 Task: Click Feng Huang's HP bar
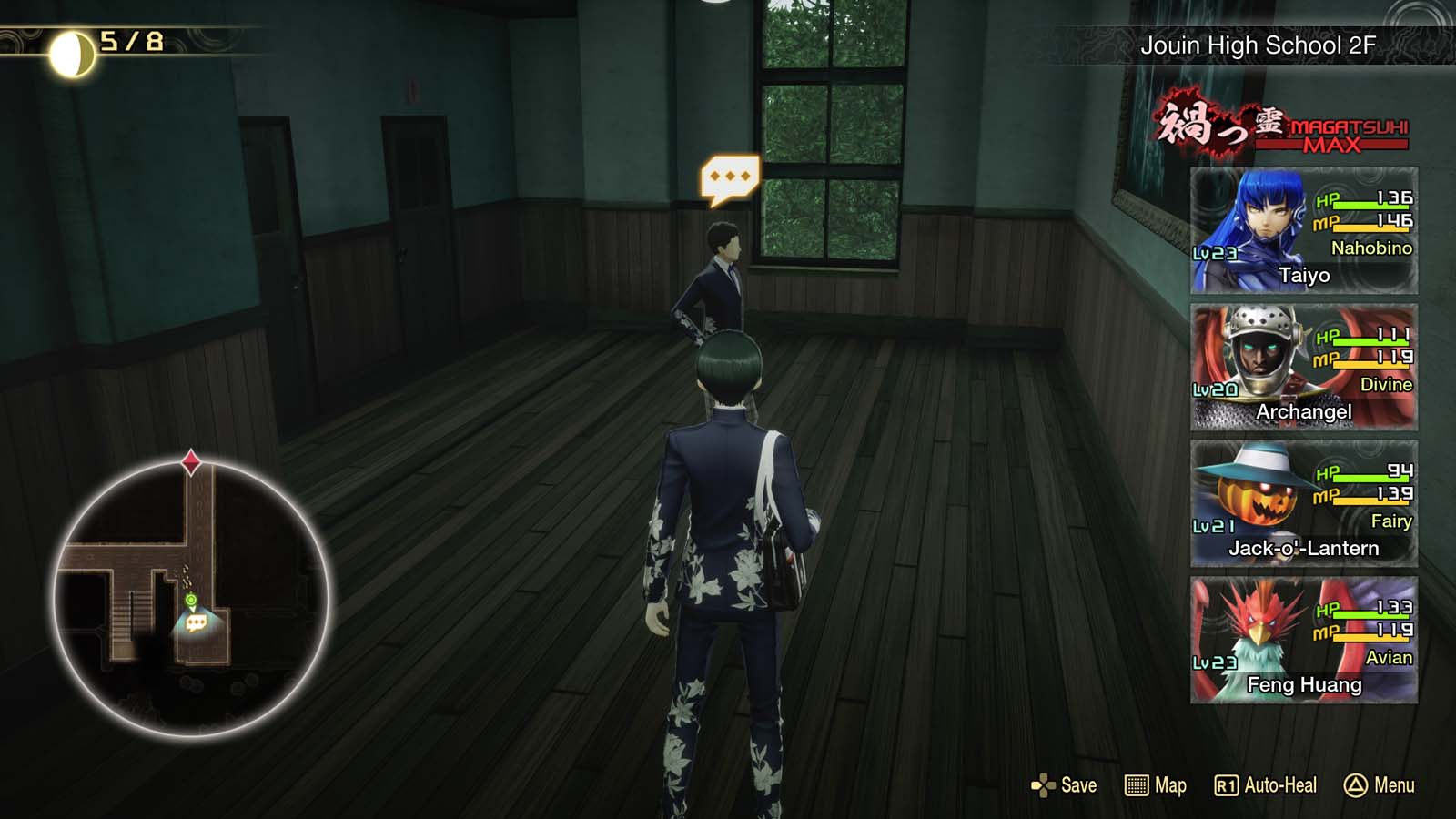coord(1370,617)
